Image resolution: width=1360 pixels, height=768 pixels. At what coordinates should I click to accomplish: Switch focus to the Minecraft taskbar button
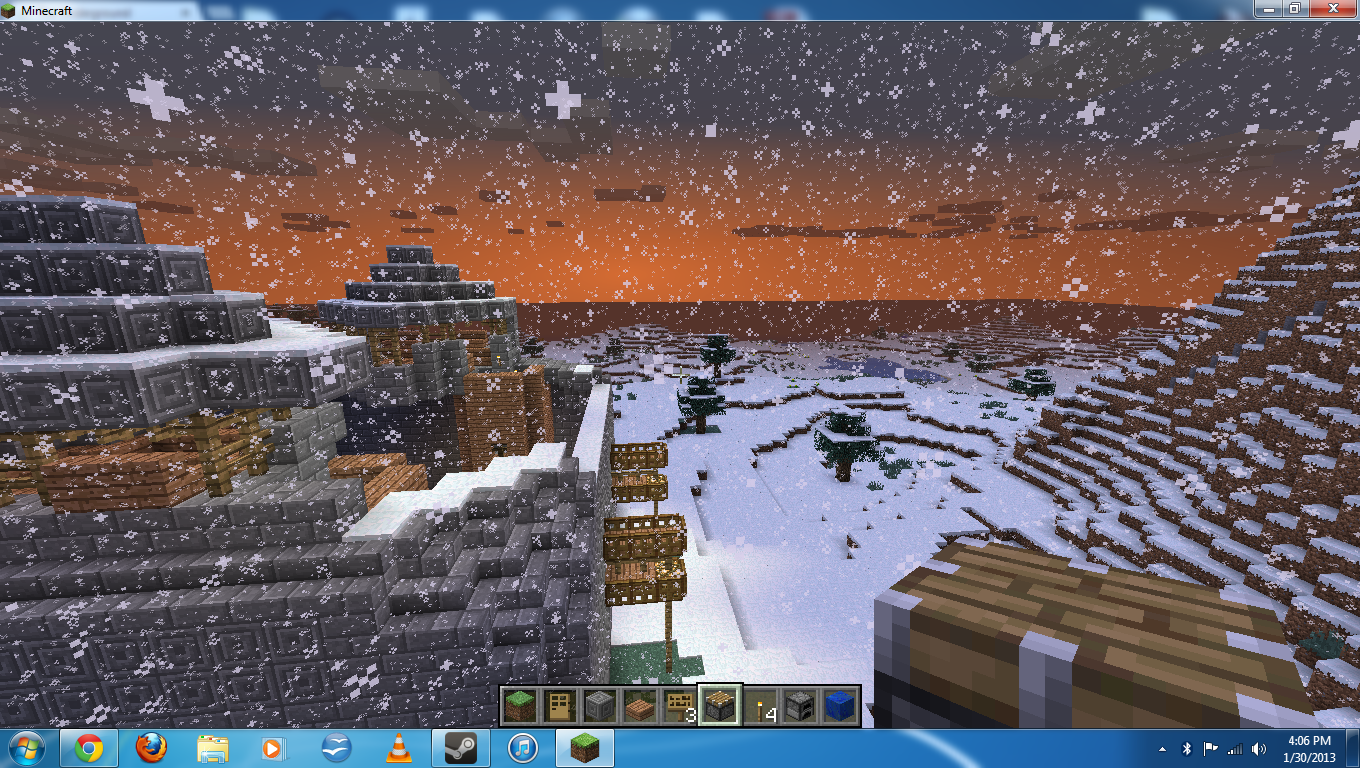coord(584,747)
